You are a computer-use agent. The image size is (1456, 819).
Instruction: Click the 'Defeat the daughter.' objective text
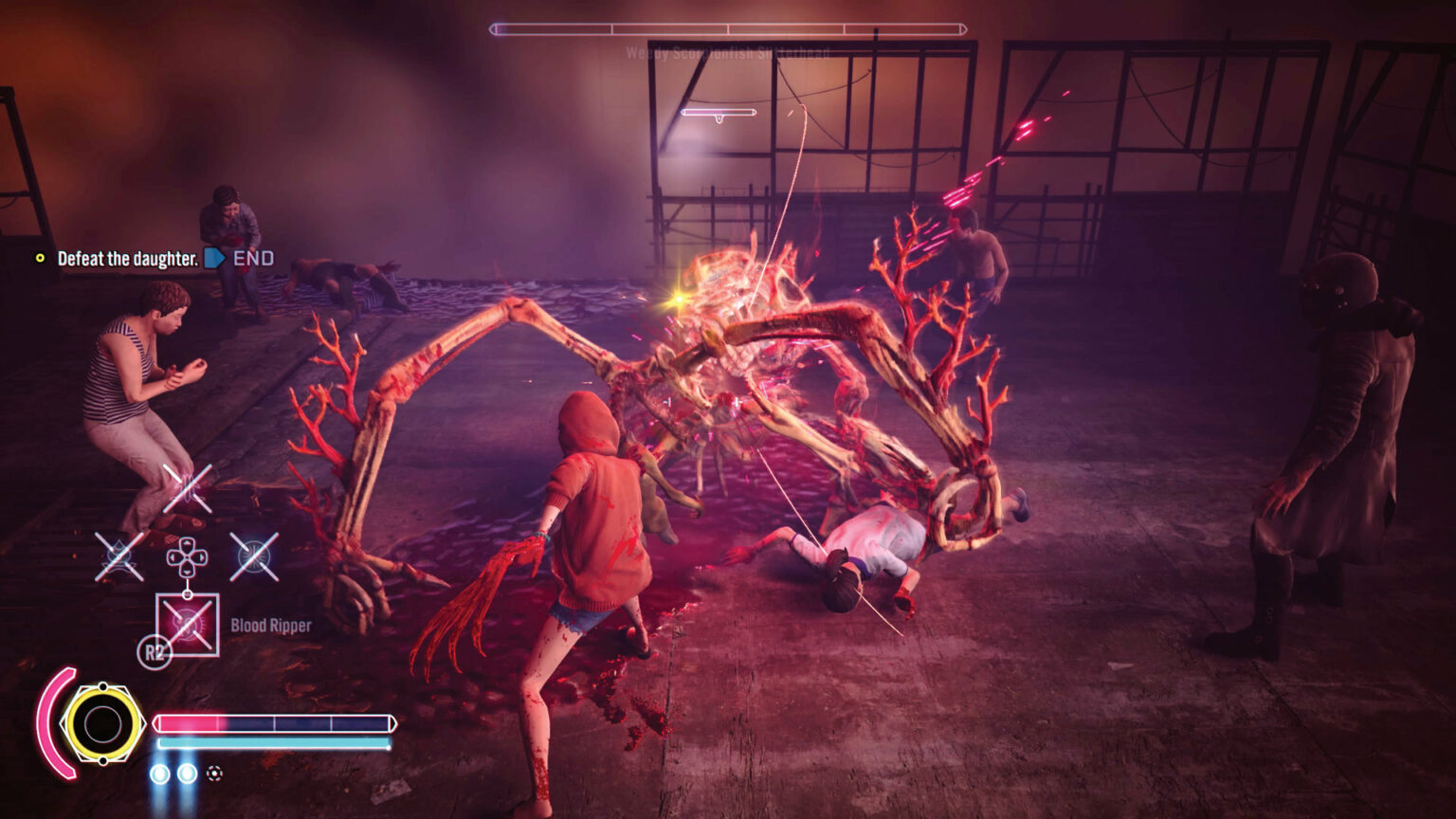[128, 257]
